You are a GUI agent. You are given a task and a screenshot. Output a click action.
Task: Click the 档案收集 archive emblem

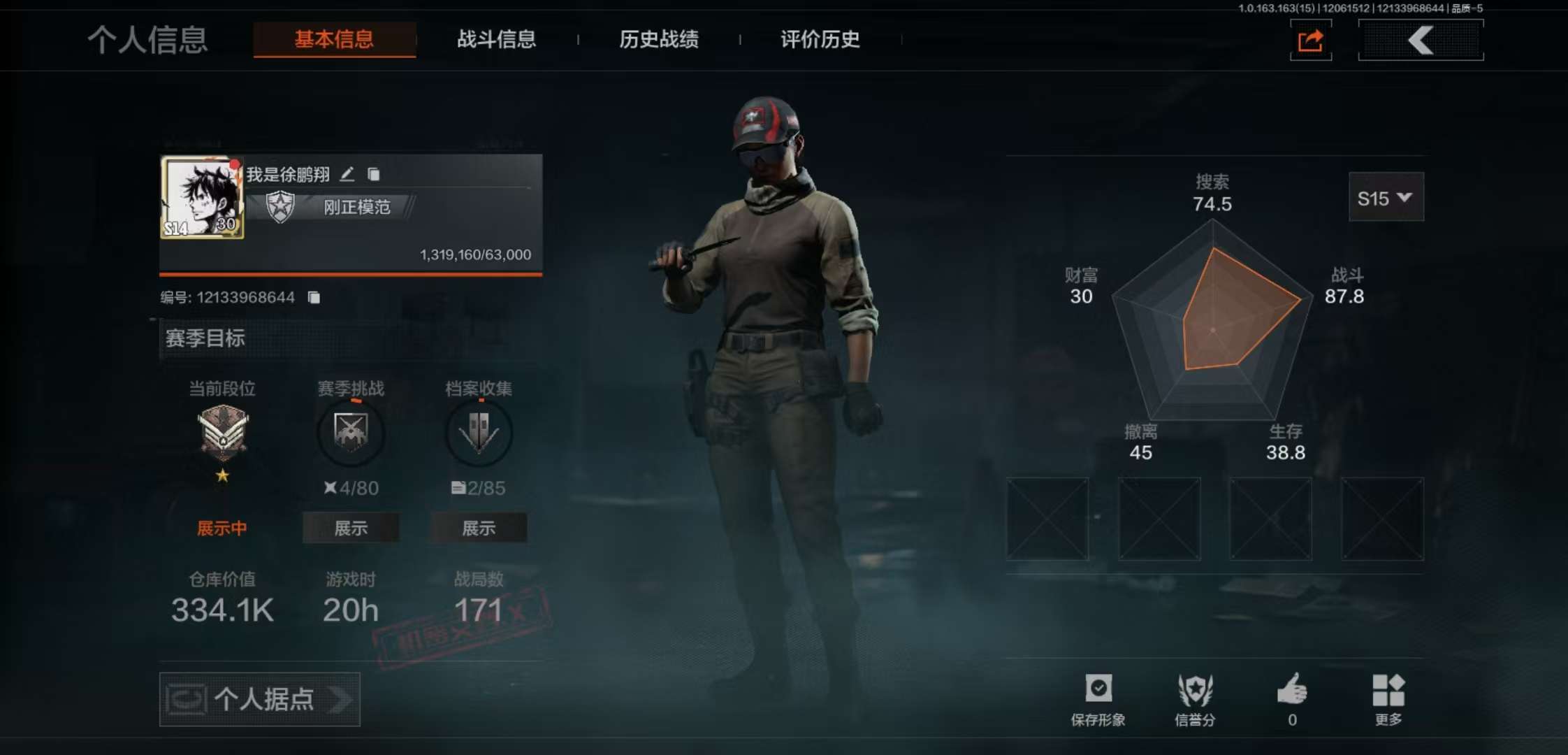pyautogui.click(x=478, y=433)
